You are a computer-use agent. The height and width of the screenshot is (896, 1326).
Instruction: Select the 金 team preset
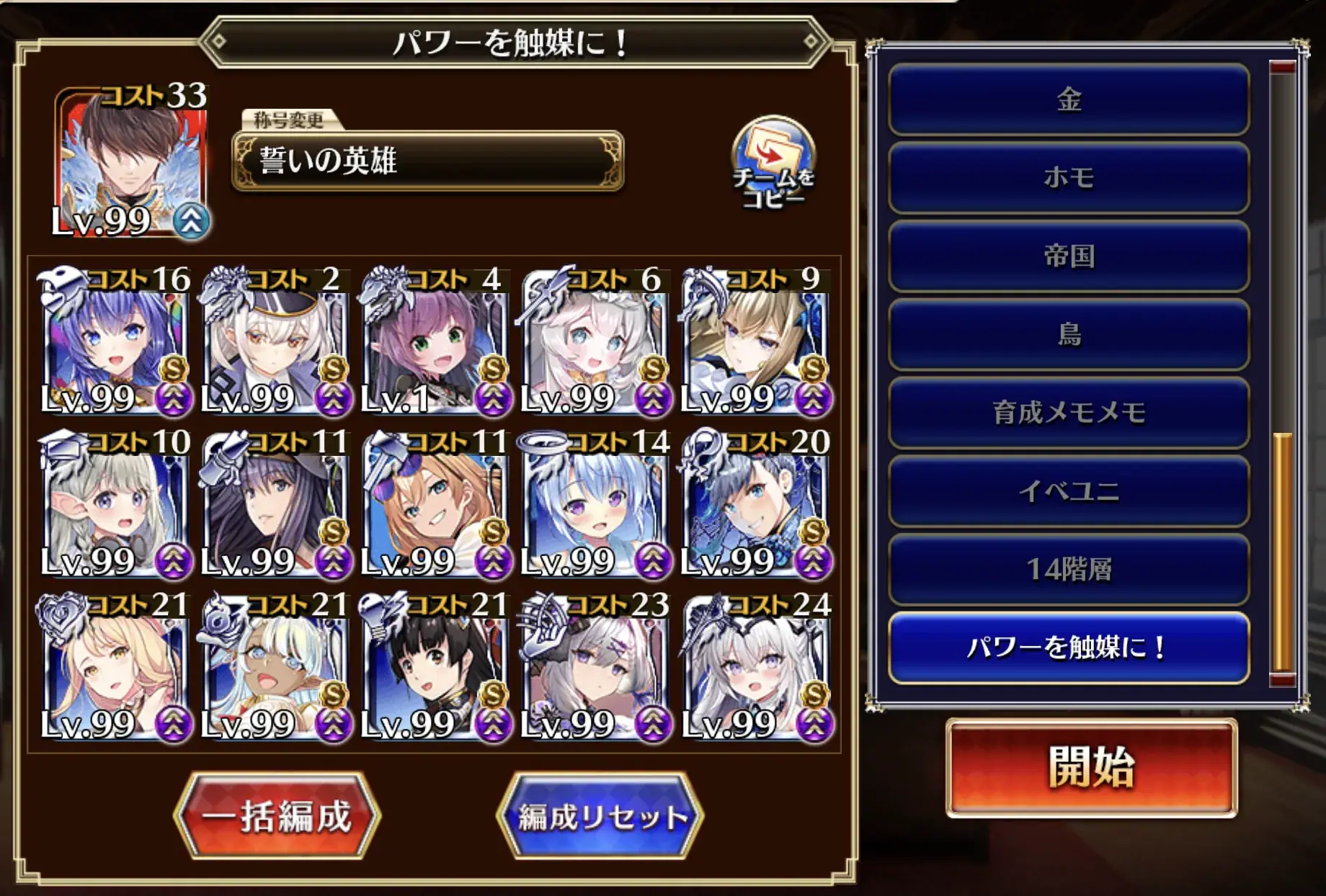pyautogui.click(x=1068, y=101)
